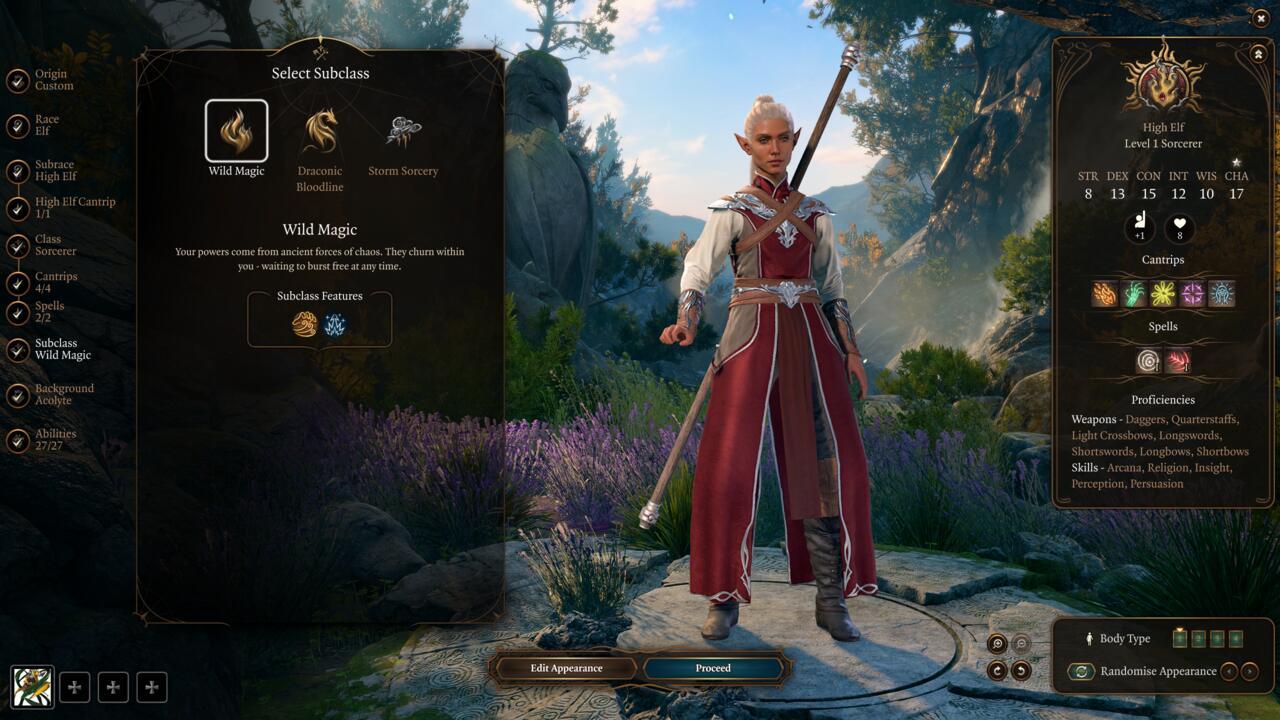Select the Wild Magic subclass

click(236, 131)
